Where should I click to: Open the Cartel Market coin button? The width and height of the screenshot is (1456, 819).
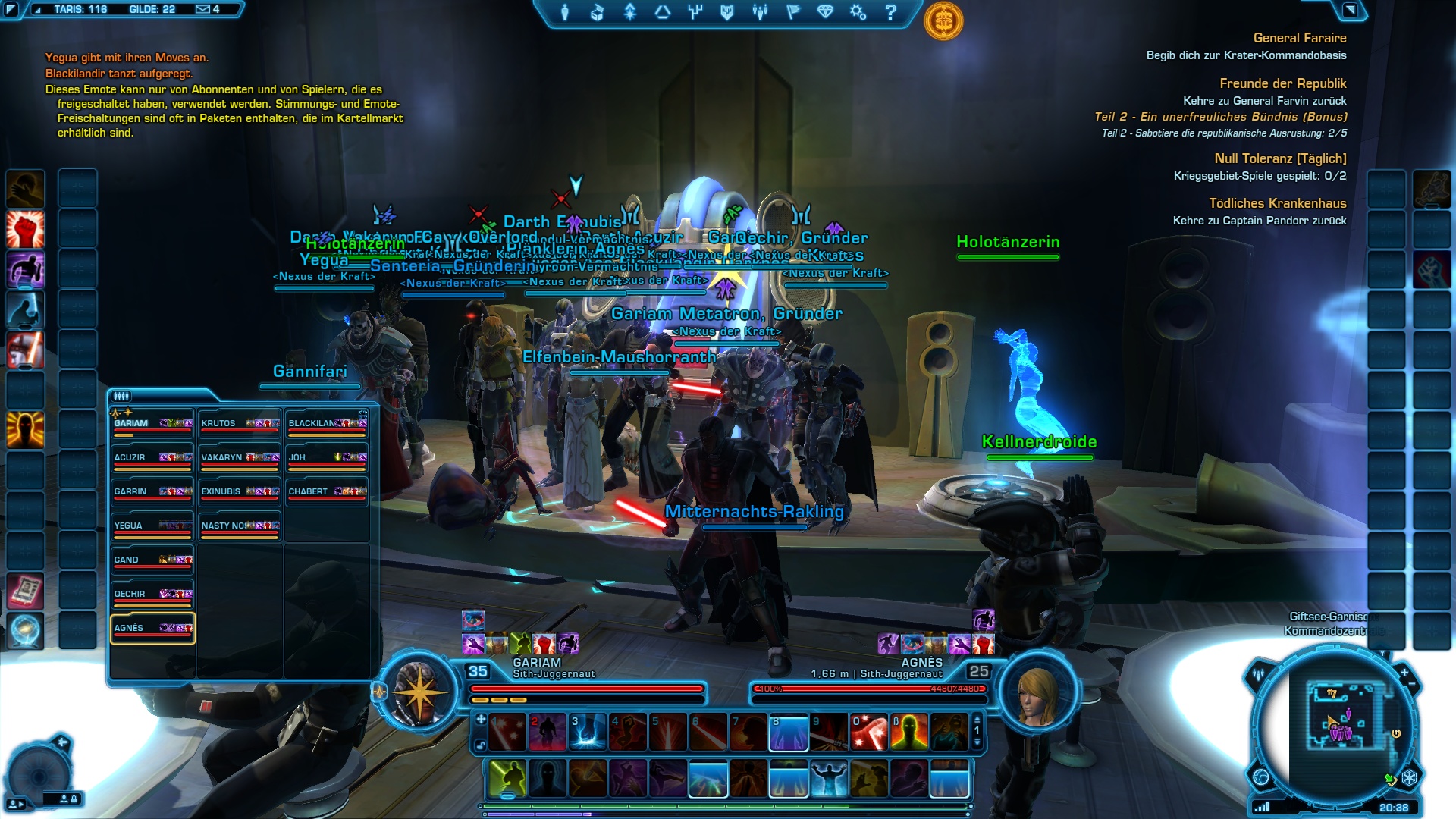pyautogui.click(x=943, y=21)
